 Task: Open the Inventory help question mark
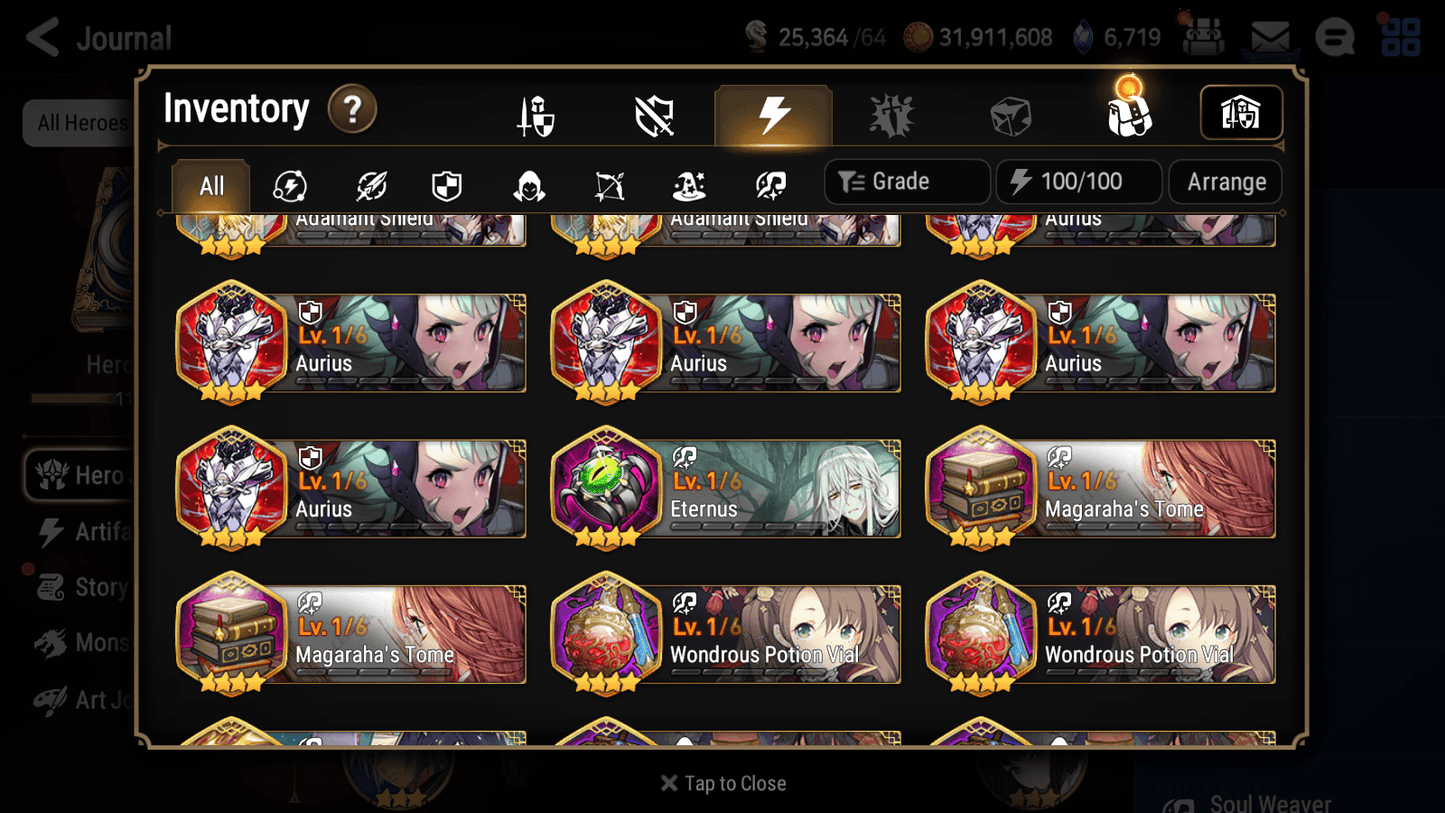tap(352, 110)
